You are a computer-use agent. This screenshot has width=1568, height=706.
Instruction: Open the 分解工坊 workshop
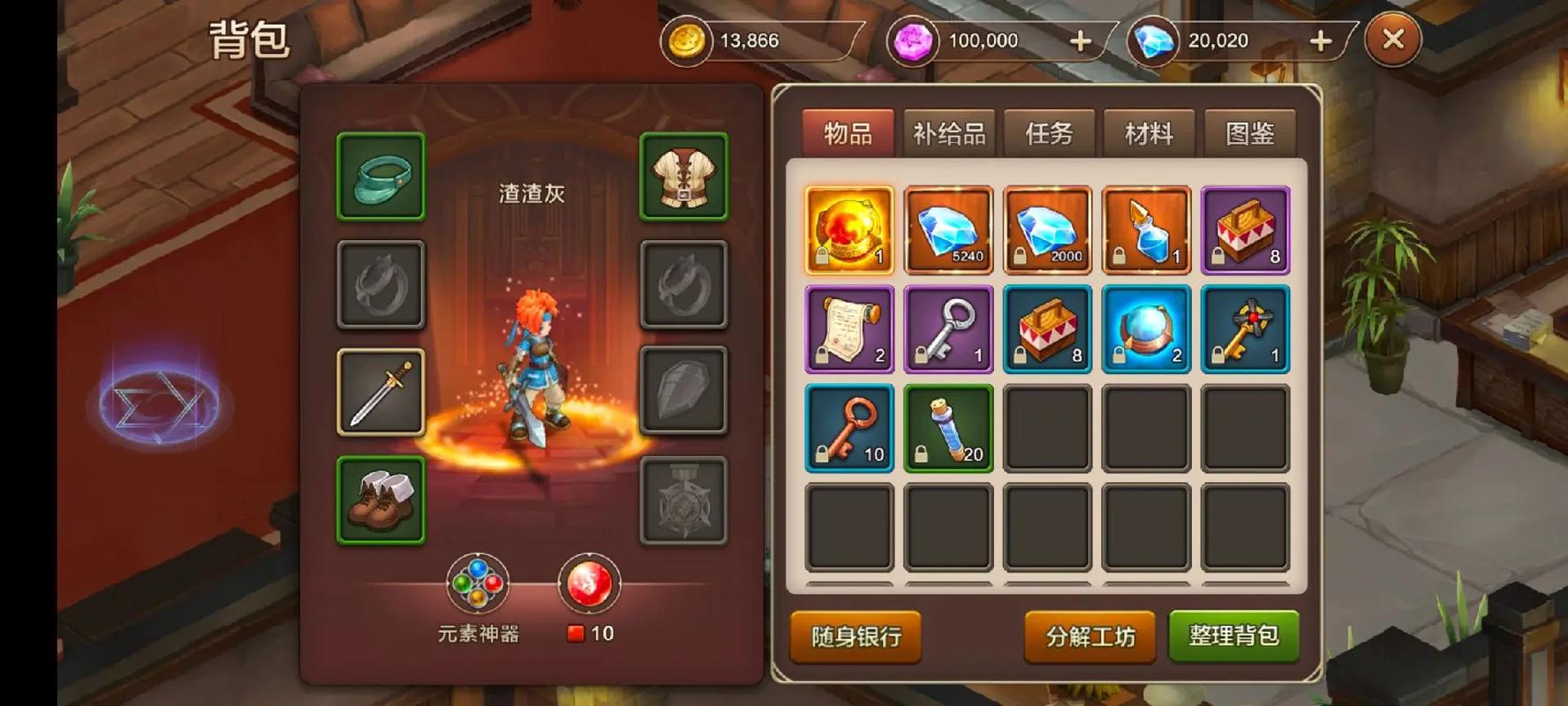[x=1089, y=636]
